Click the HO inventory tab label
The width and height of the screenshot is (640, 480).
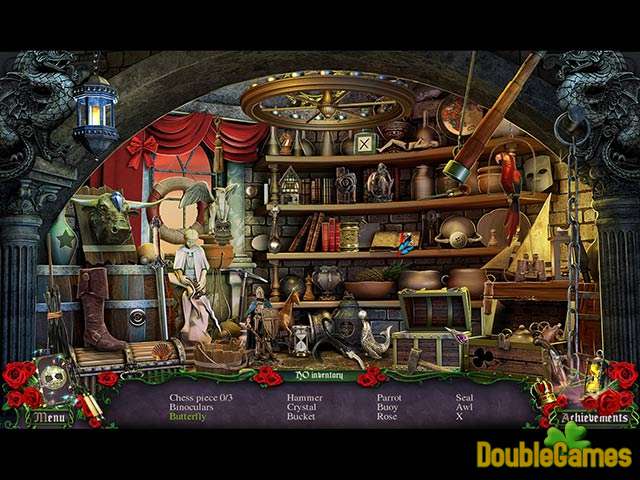coord(317,375)
